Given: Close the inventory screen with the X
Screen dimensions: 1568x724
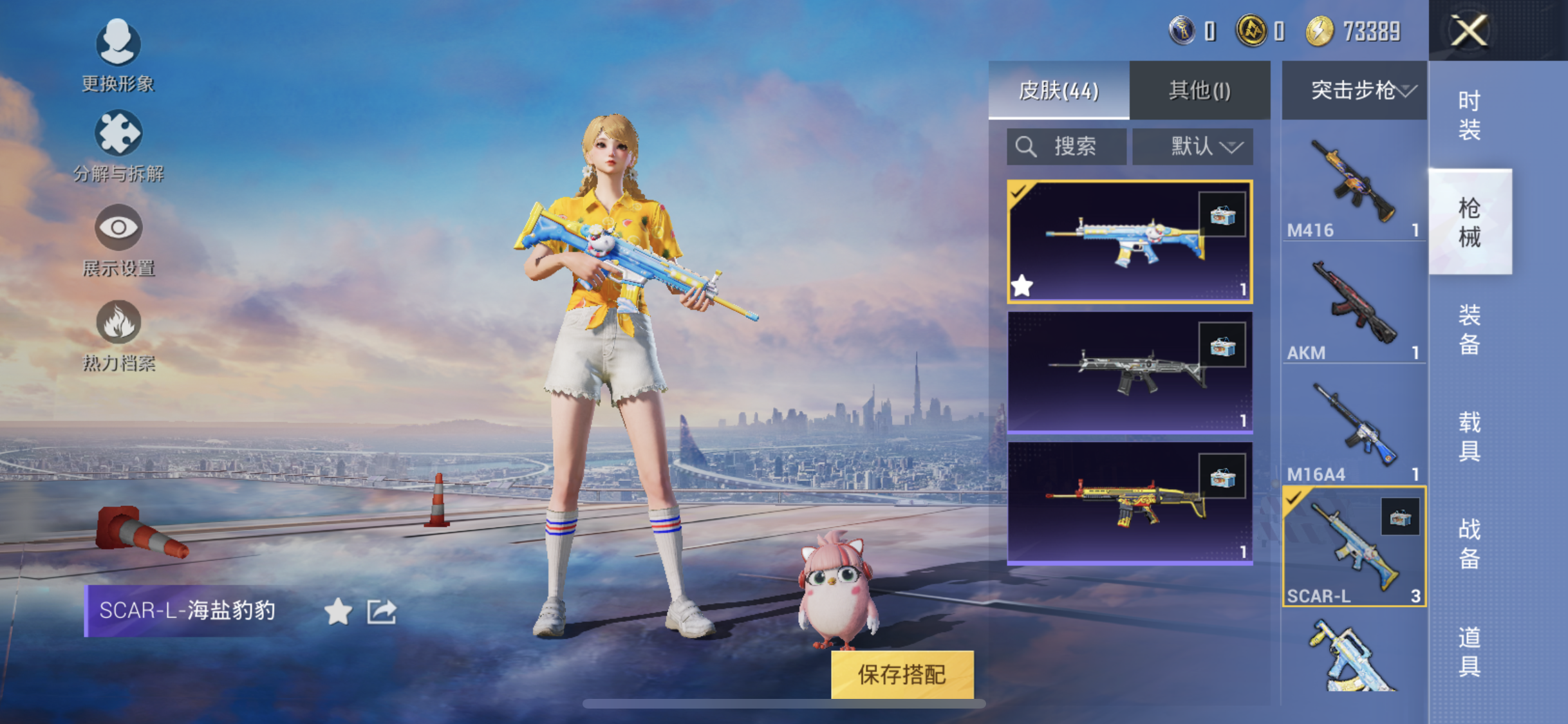Looking at the screenshot, I should [x=1469, y=30].
